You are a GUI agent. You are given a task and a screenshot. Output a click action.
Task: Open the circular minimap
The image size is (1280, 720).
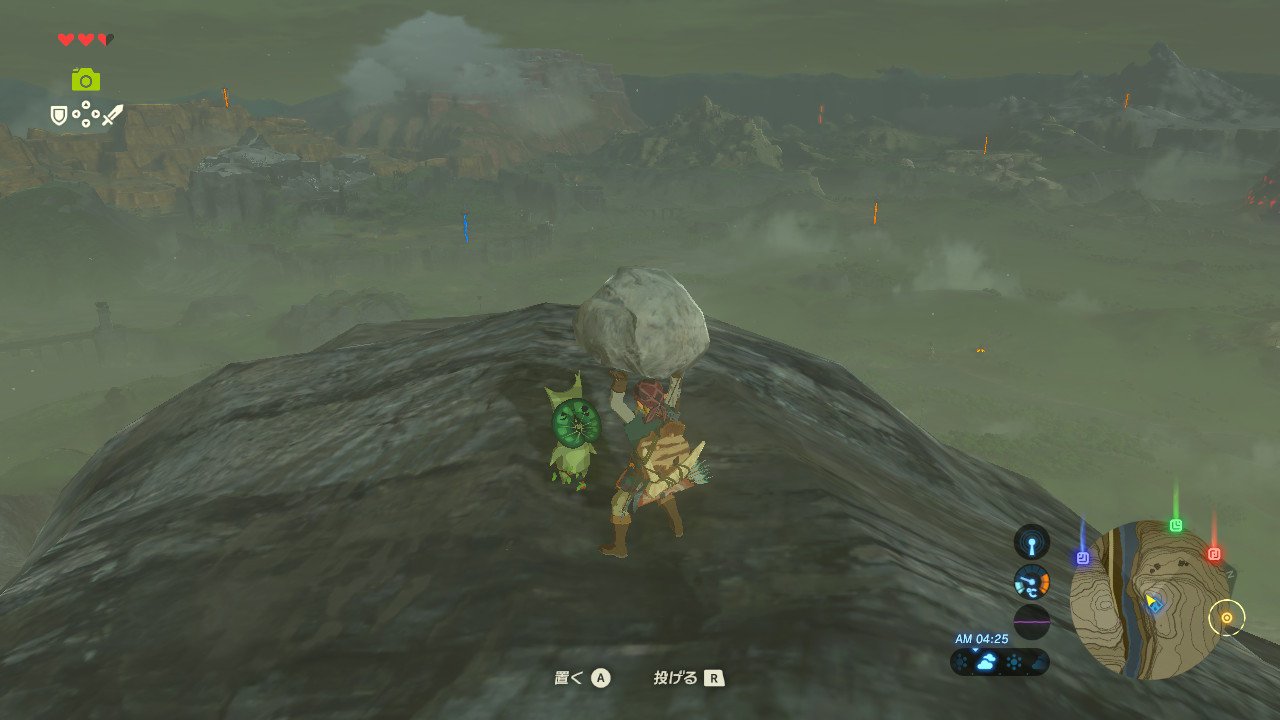[1145, 600]
